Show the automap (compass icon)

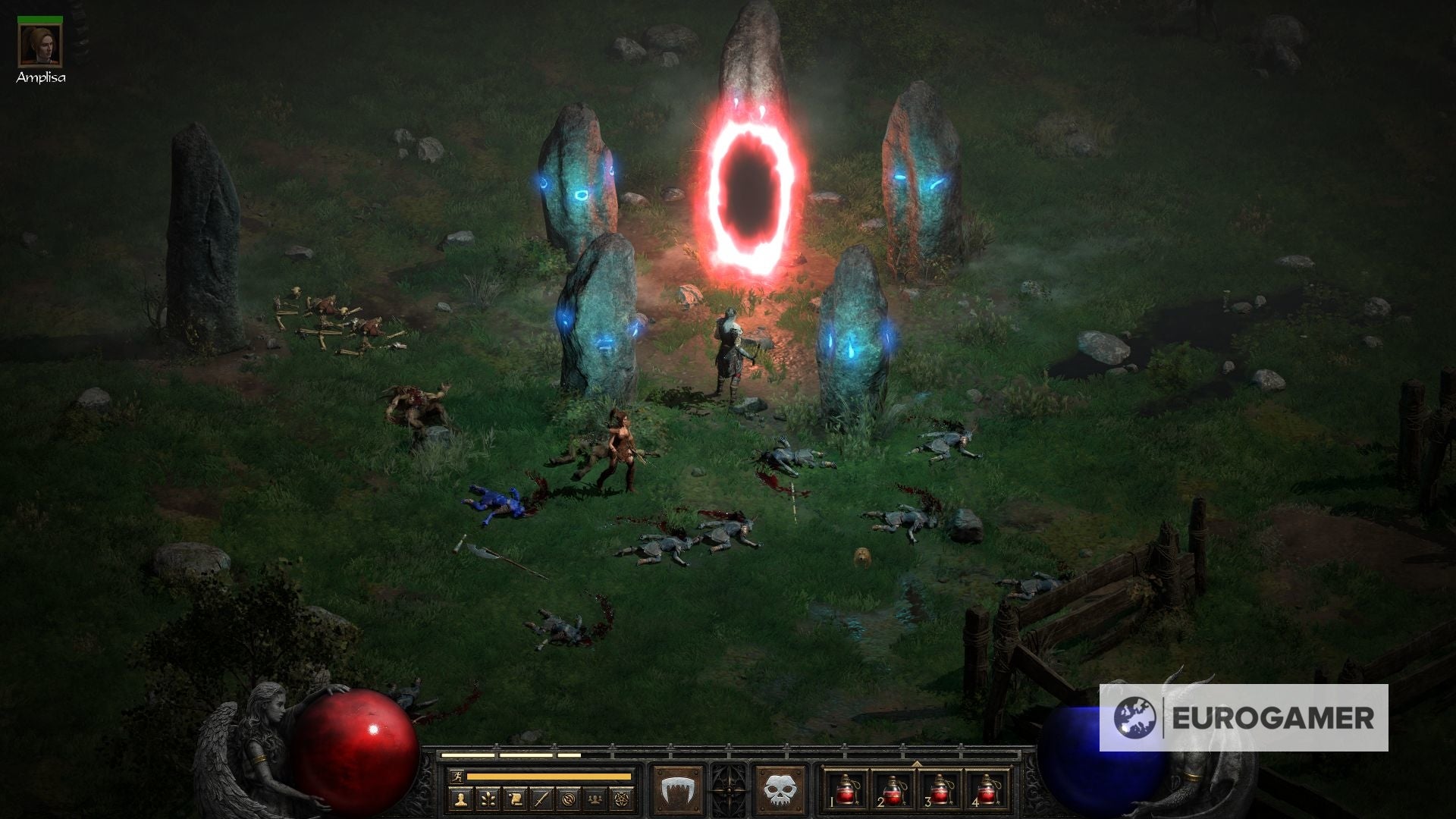coord(567,799)
